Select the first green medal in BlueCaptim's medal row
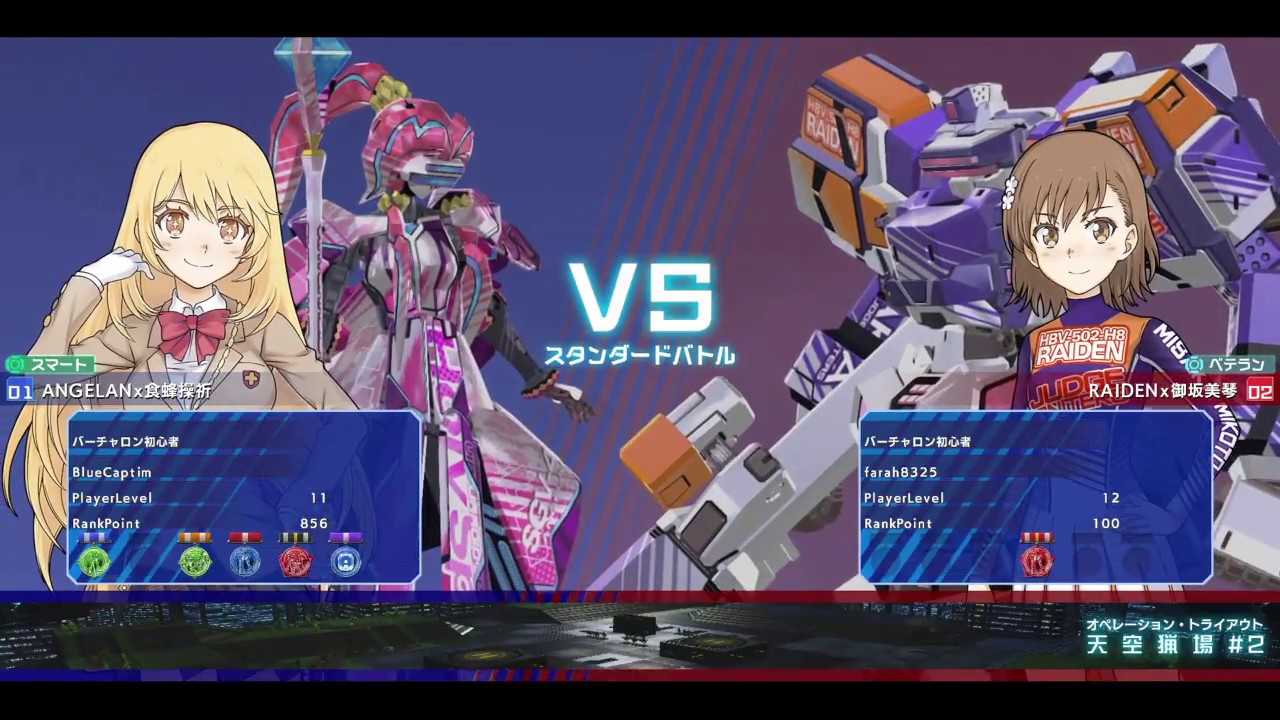1280x720 pixels. coord(95,562)
